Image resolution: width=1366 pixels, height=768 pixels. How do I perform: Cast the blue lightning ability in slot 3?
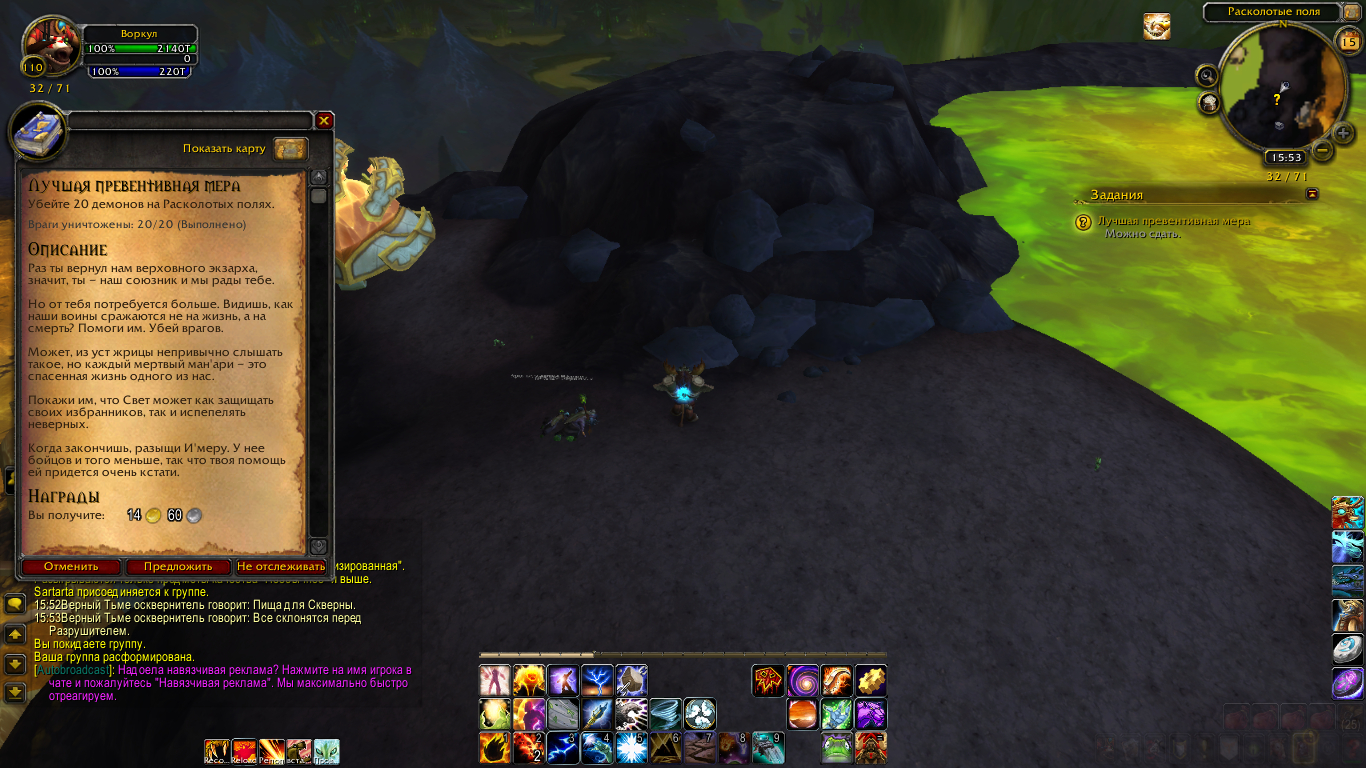coord(563,747)
